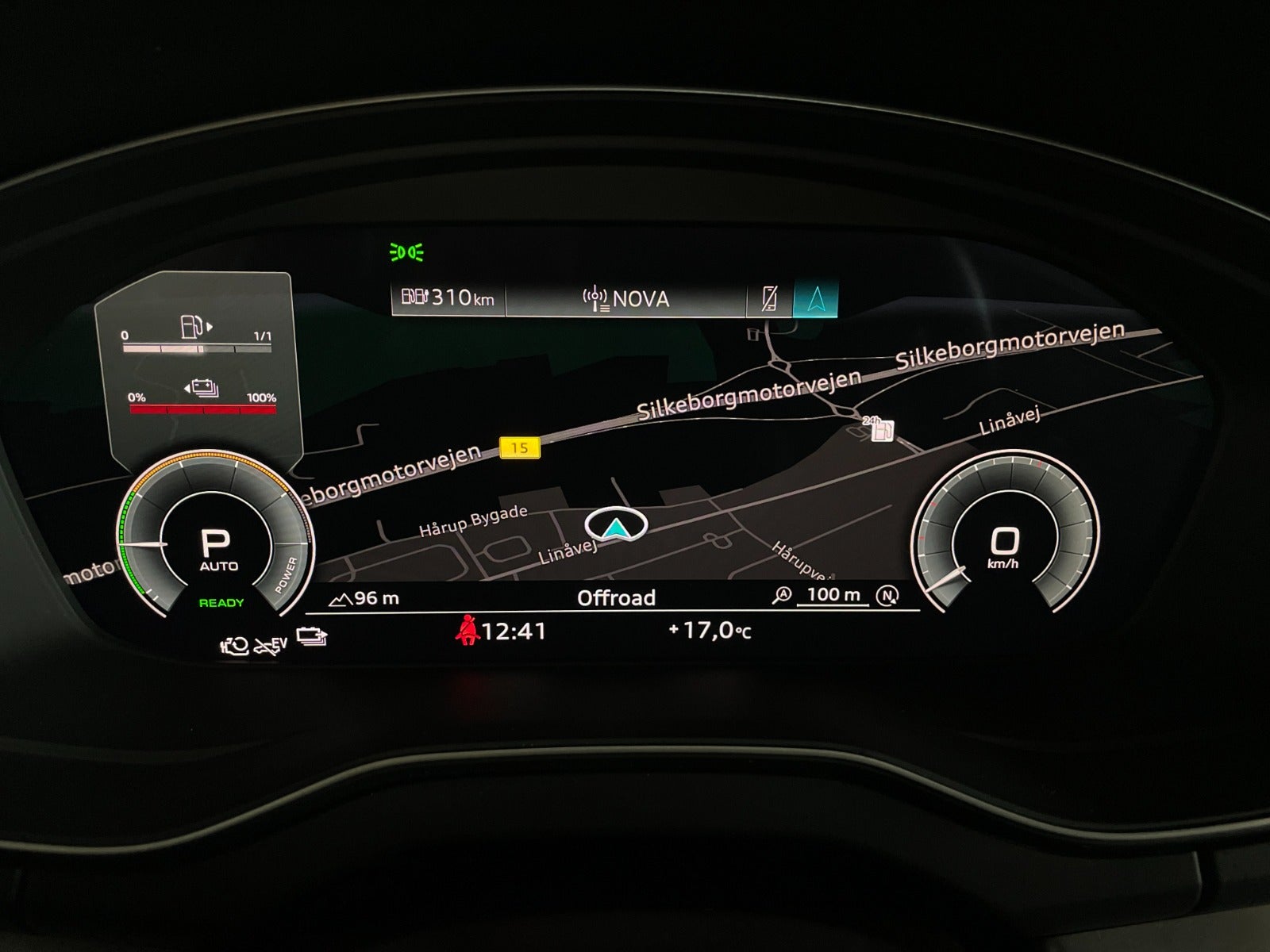Click the route 15 road sign marker
The height and width of the screenshot is (952, 1270).
519,448
